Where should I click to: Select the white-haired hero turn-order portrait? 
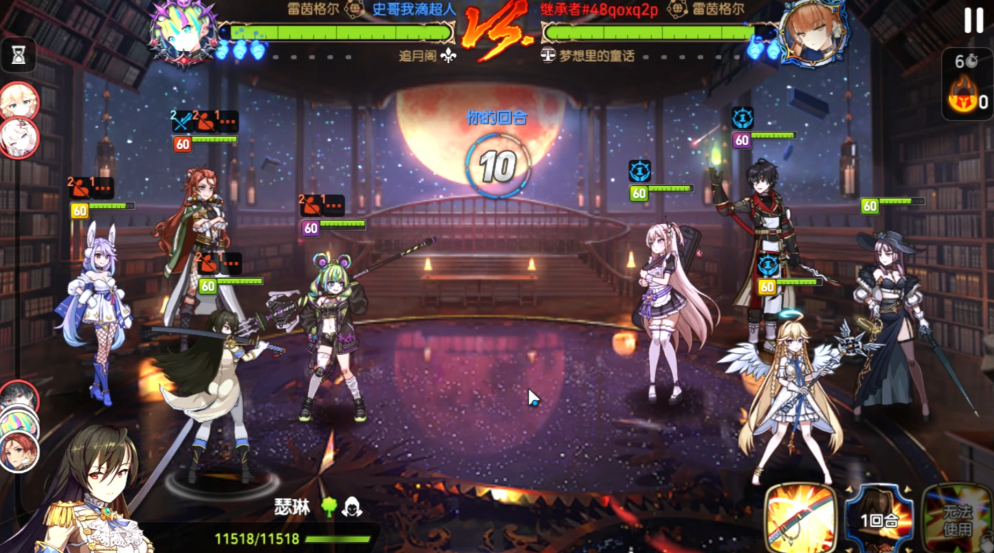coord(20,136)
